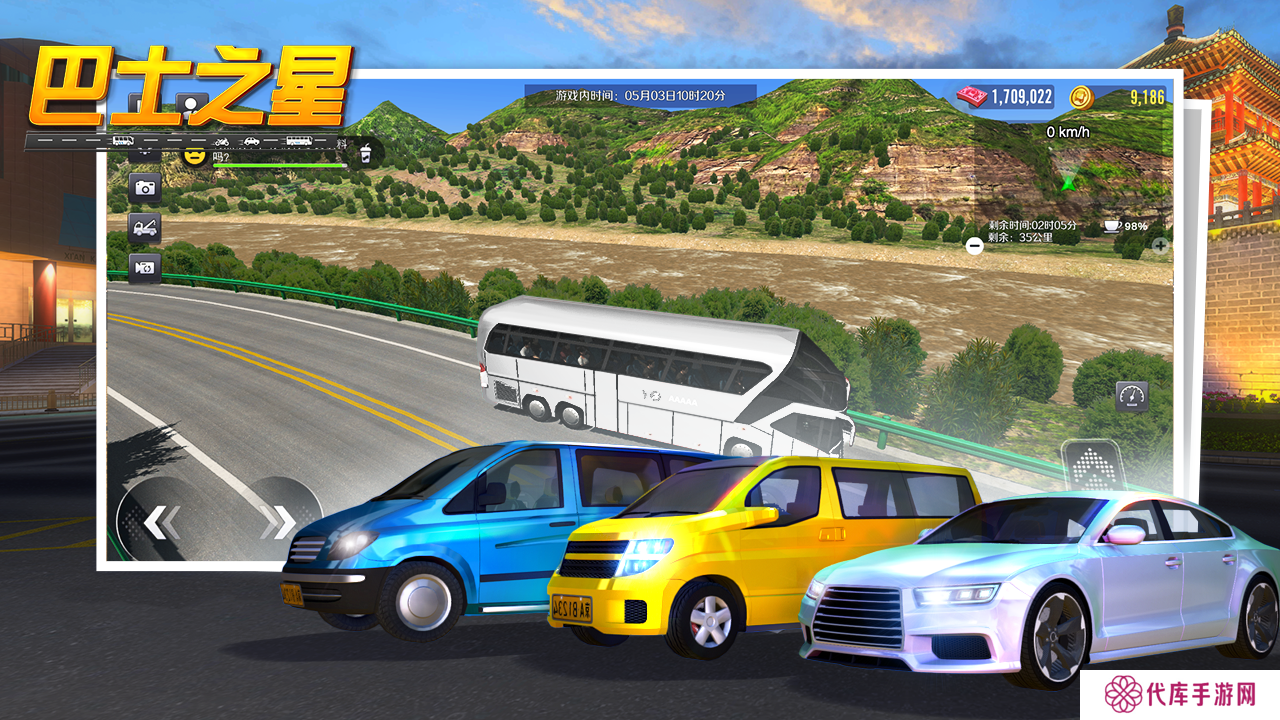This screenshot has width=1280, height=720.
Task: Open the speedometer gauge button
Action: click(1132, 396)
